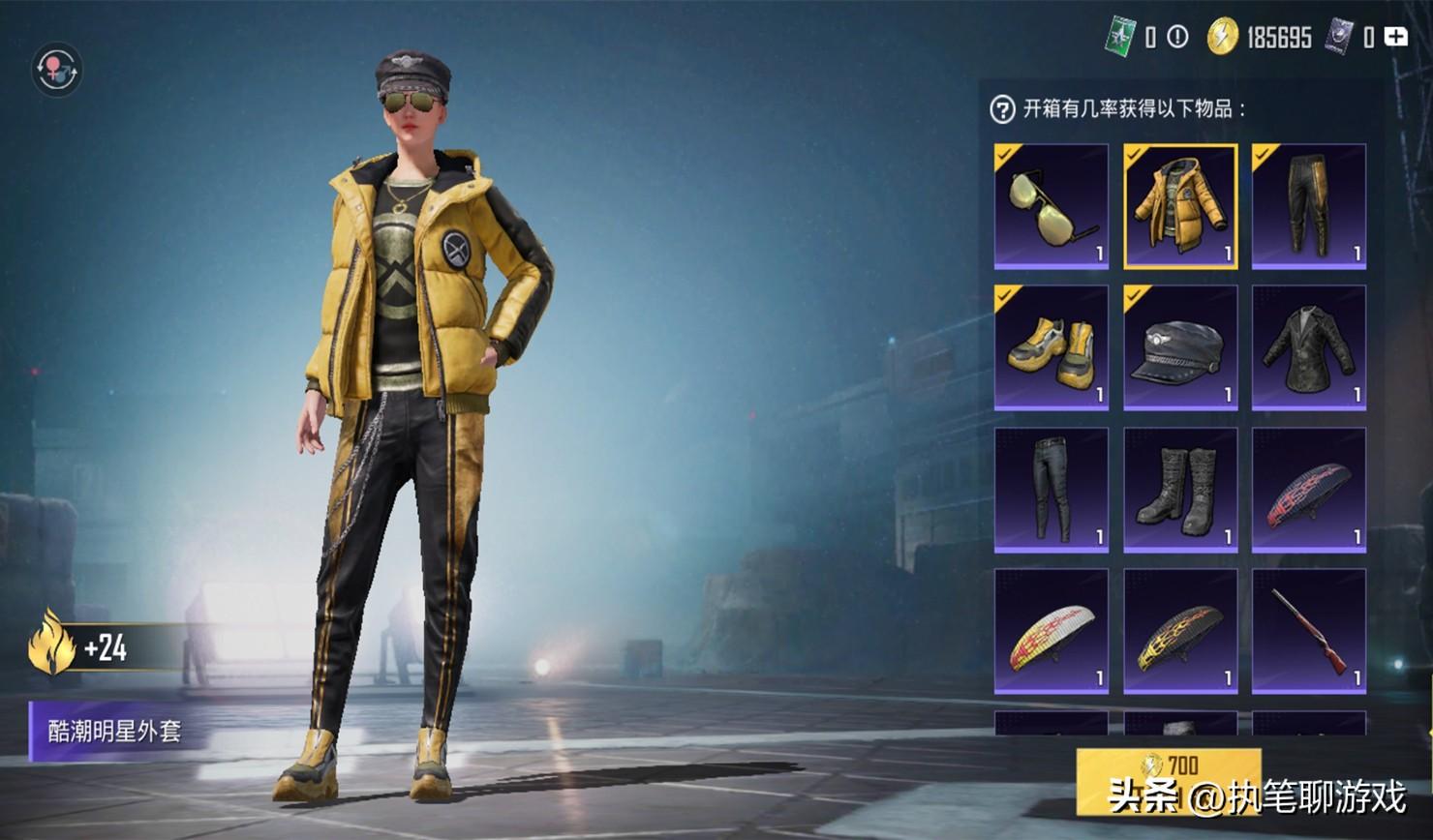Select the yellow sunglasses item
This screenshot has height=840, width=1433.
(x=1052, y=206)
